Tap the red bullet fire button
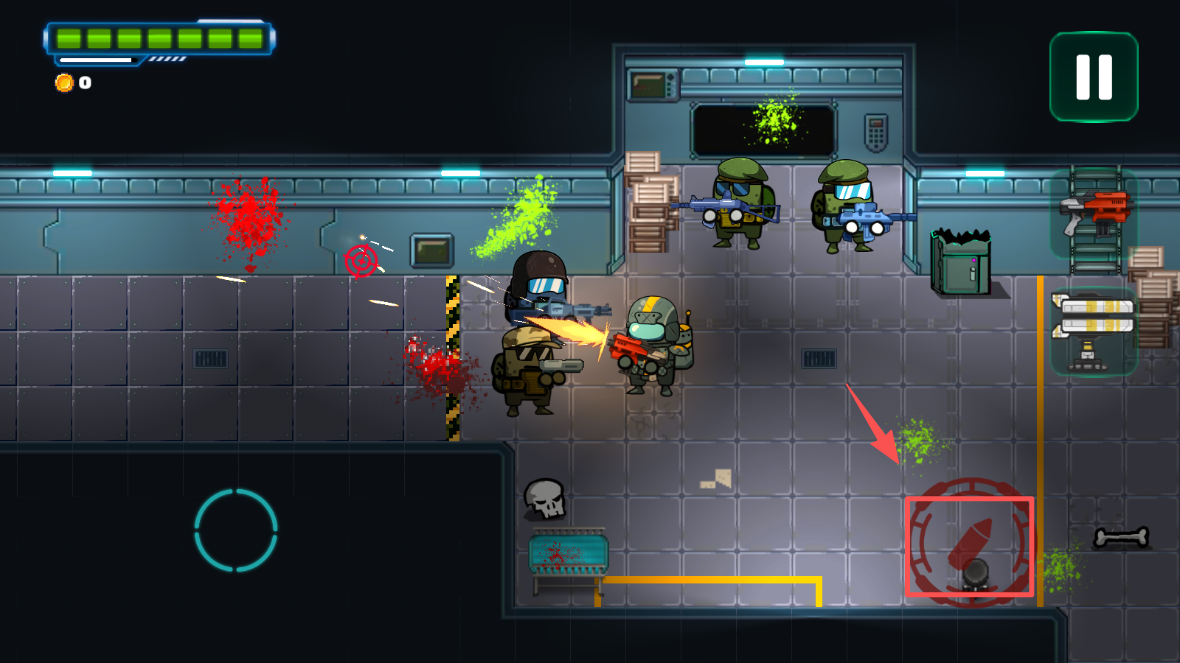This screenshot has height=663, width=1180. [x=969, y=545]
